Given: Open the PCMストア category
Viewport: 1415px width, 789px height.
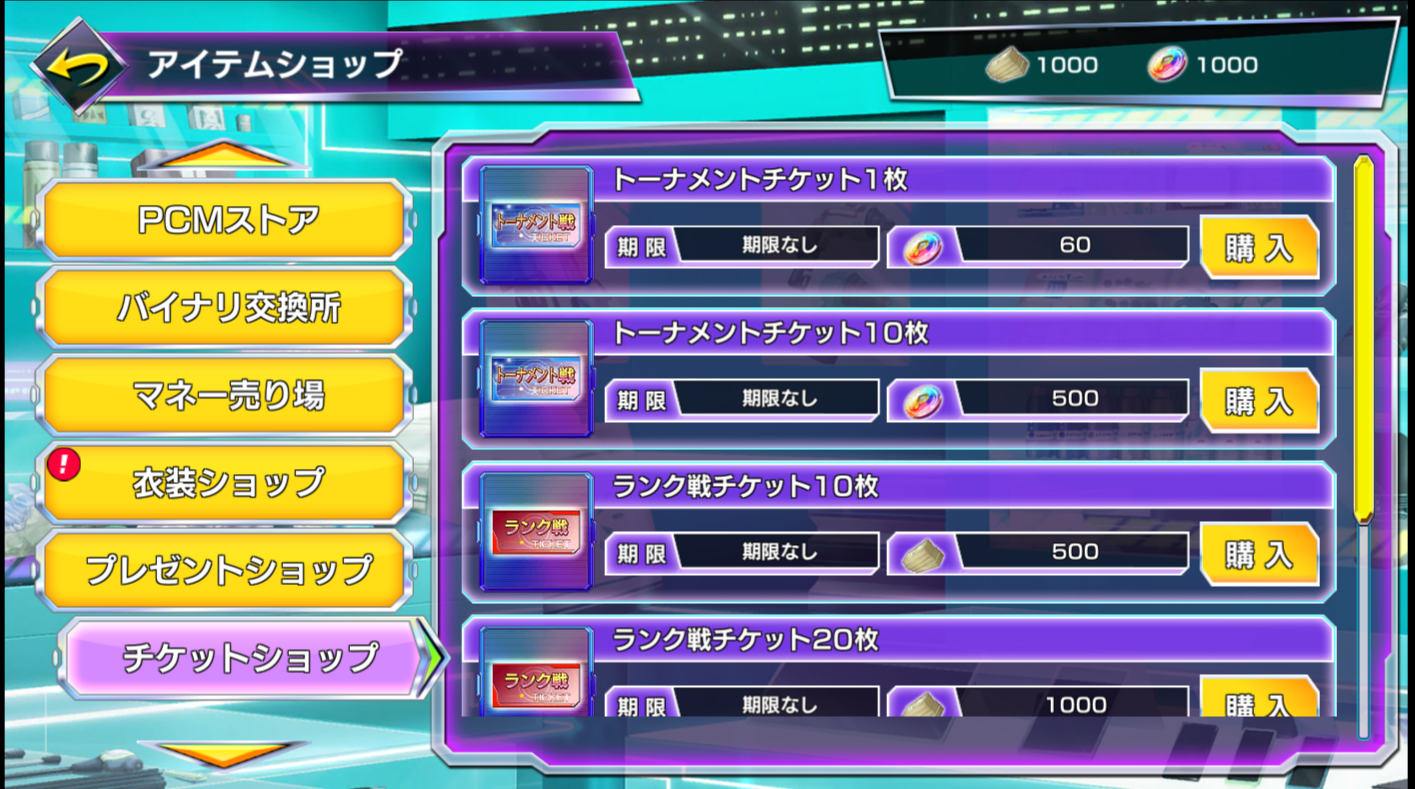Looking at the screenshot, I should [x=227, y=220].
